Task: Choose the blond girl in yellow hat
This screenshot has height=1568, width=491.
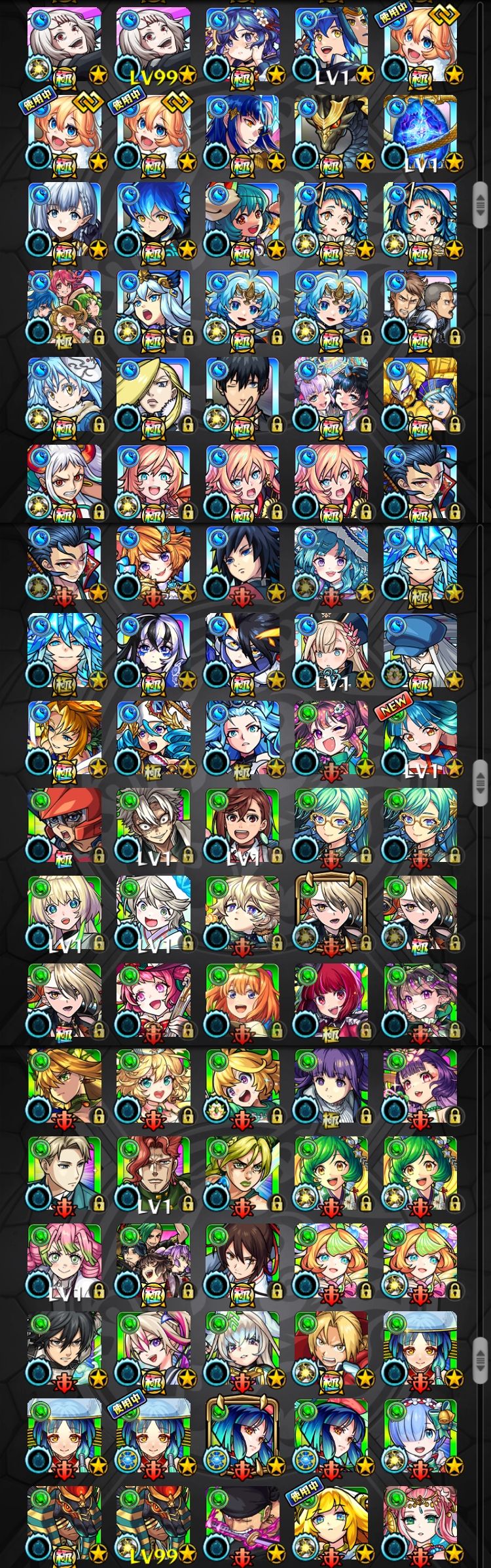Action: 331,1523
